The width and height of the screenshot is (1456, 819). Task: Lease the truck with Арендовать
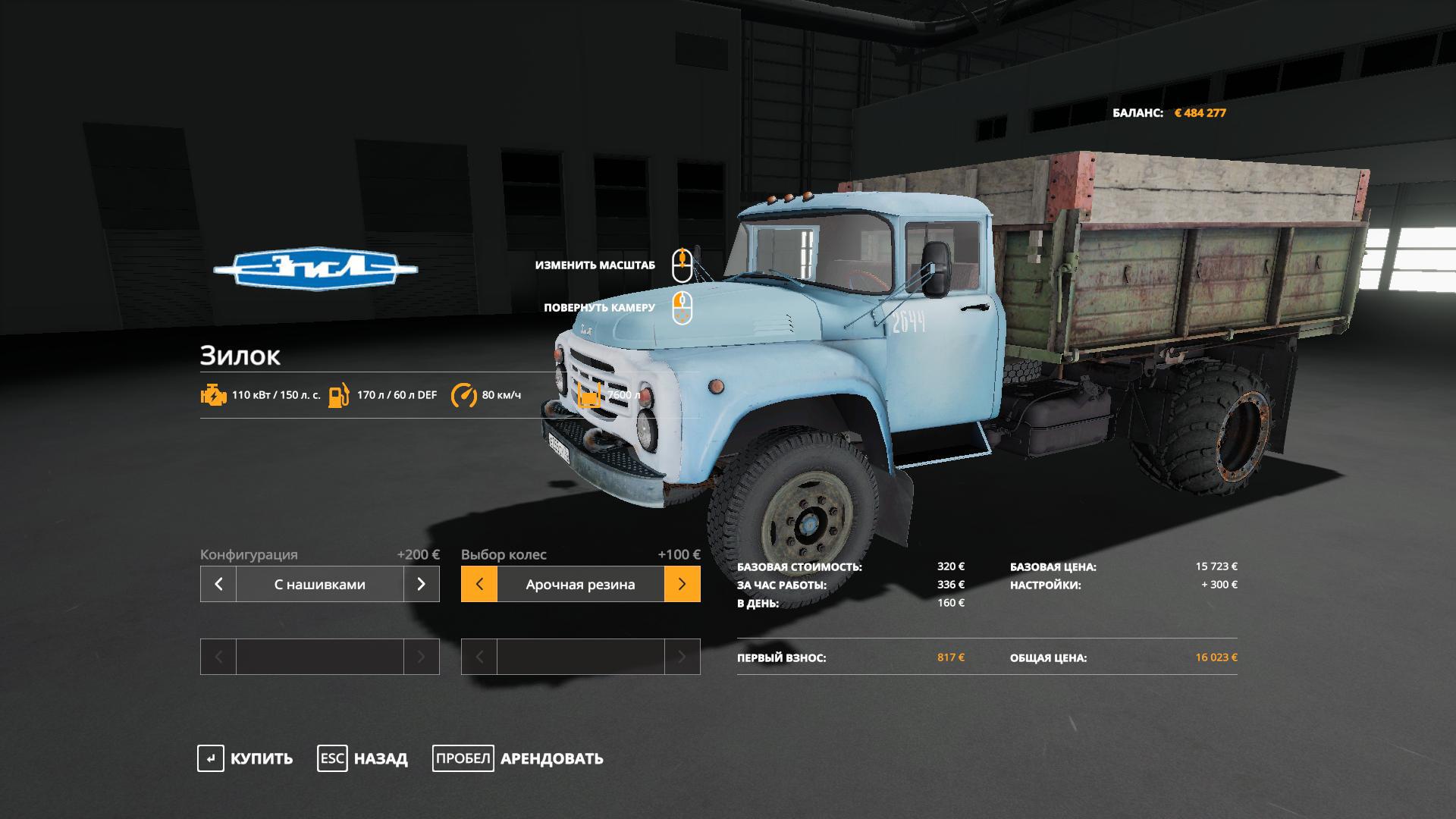[518, 758]
